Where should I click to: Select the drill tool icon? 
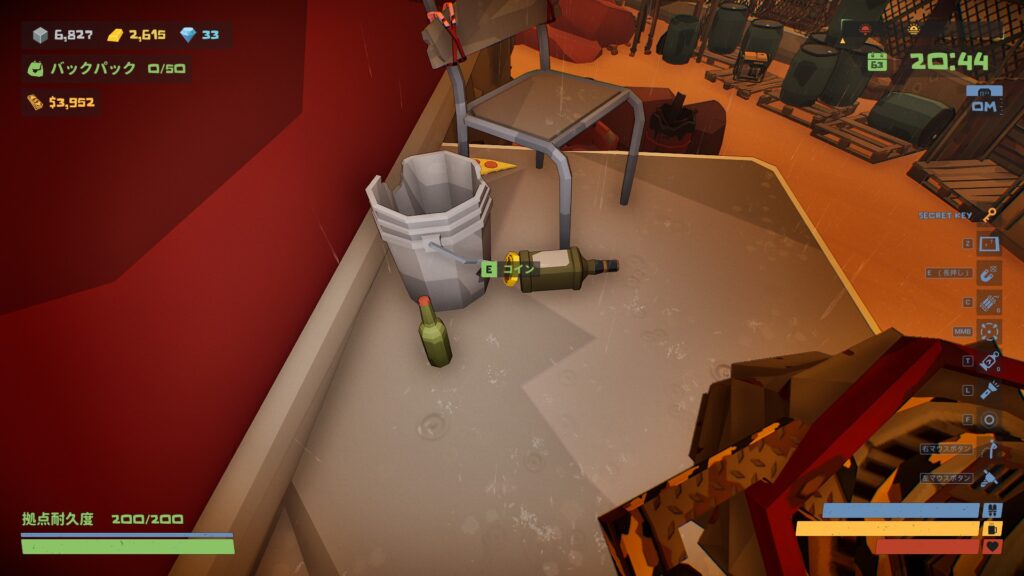pyautogui.click(x=989, y=478)
